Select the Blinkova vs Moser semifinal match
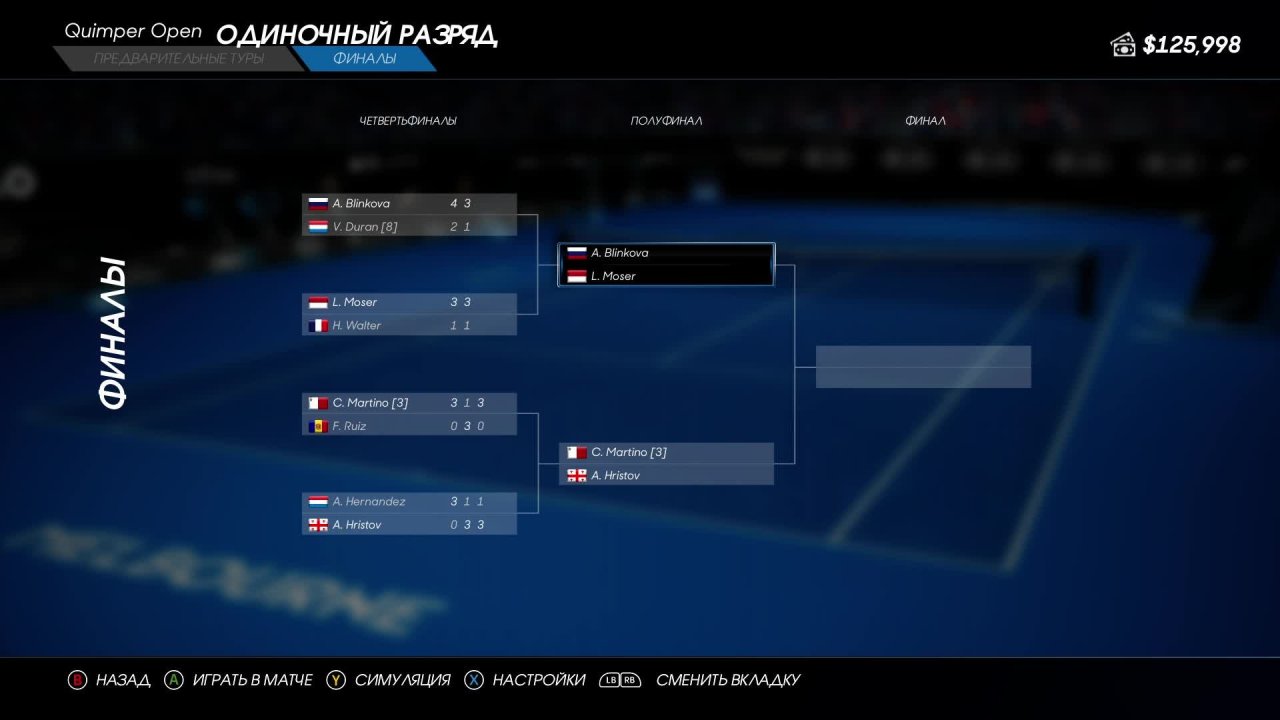Viewport: 1280px width, 720px height. (666, 264)
